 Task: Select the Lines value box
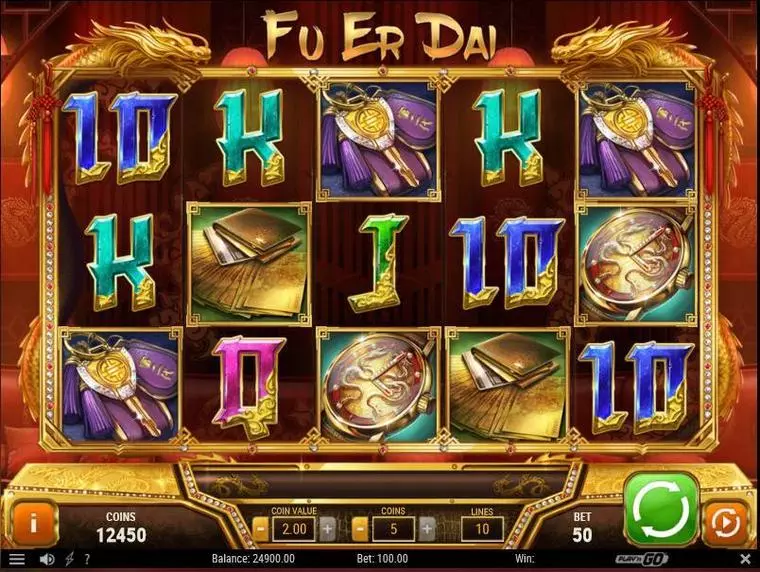(x=482, y=527)
